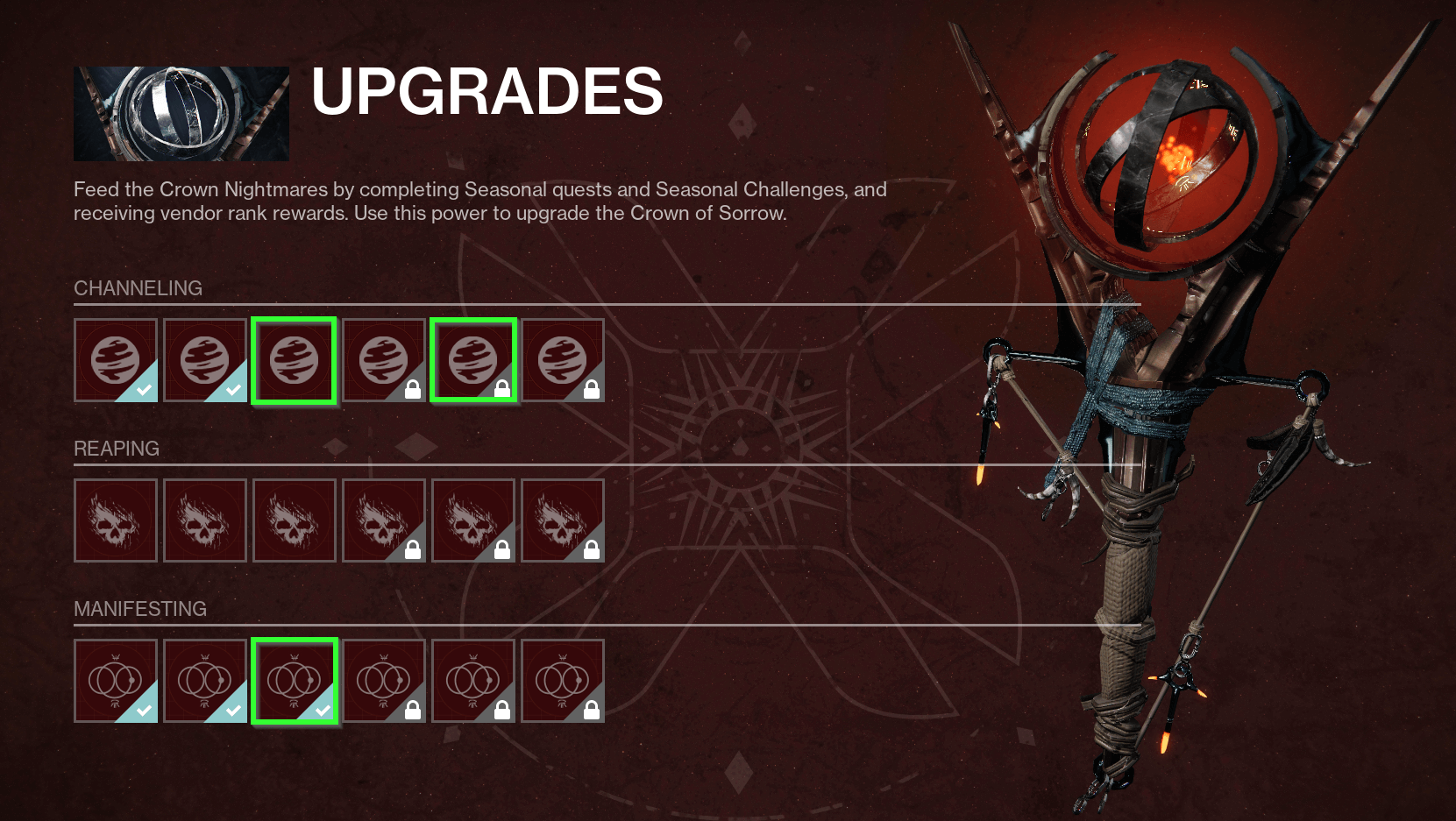1456x821 pixels.
Task: Select the locked sixth Reaping upgrade
Action: [x=563, y=520]
